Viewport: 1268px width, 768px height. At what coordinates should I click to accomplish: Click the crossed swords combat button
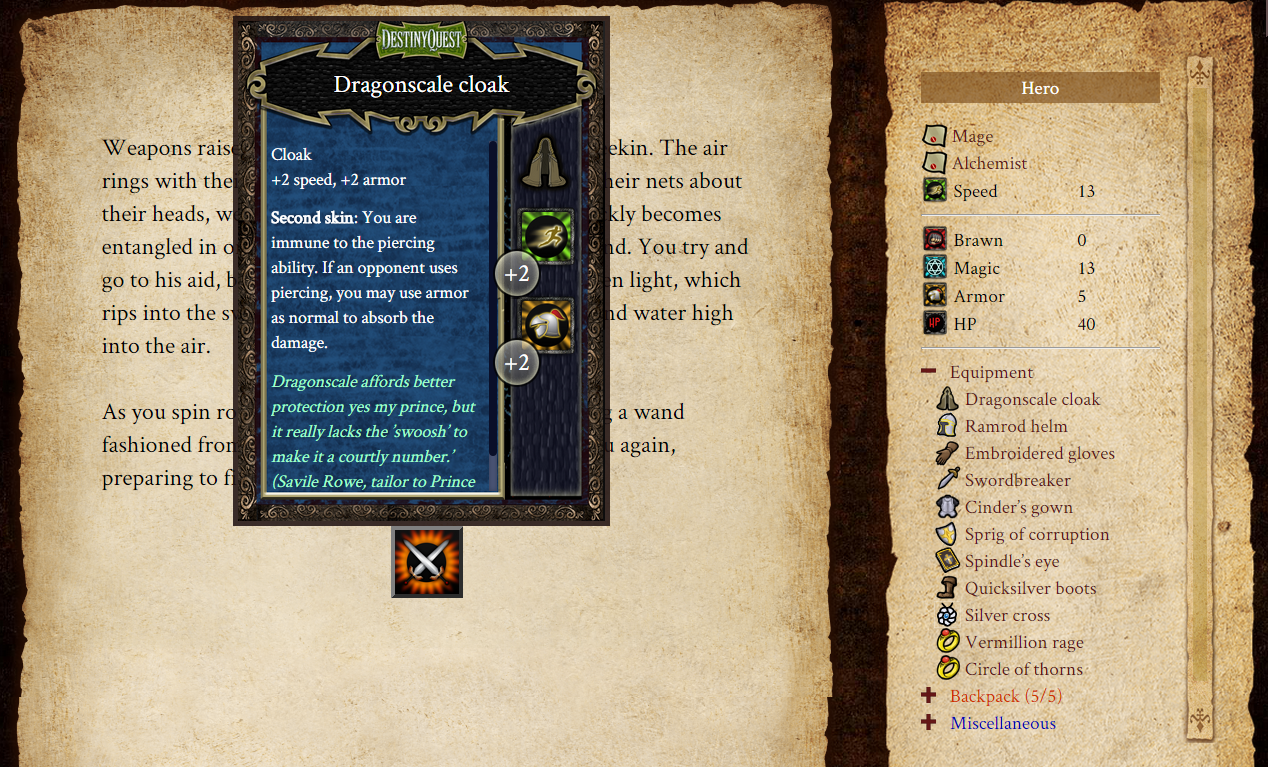427,562
